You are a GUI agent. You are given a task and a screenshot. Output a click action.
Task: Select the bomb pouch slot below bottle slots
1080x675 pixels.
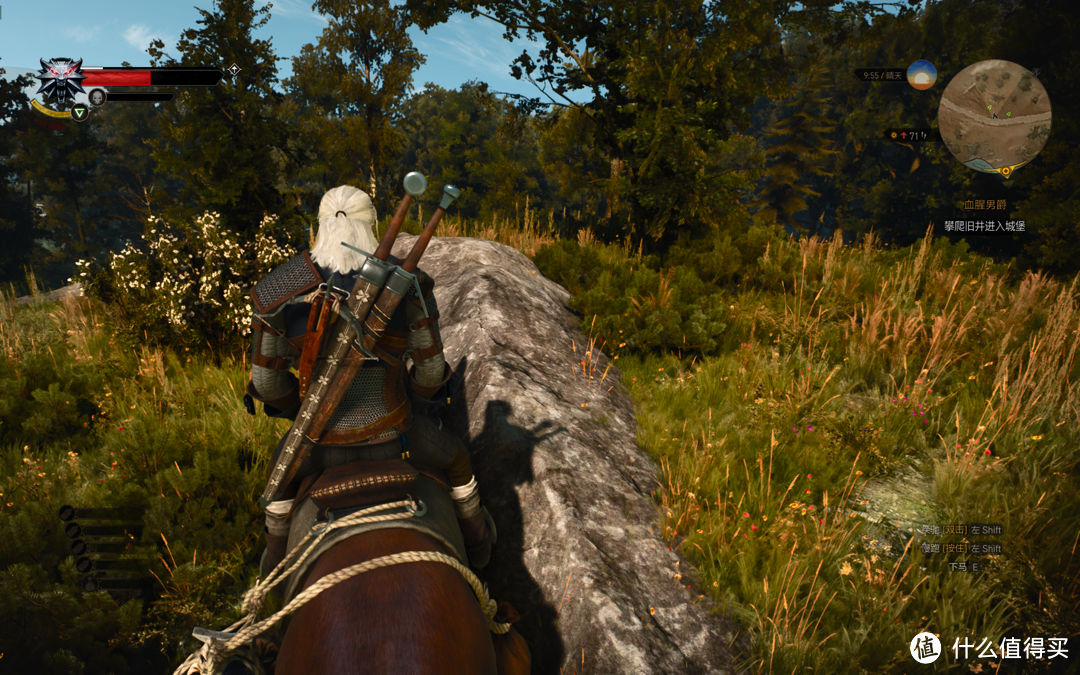pos(91,585)
